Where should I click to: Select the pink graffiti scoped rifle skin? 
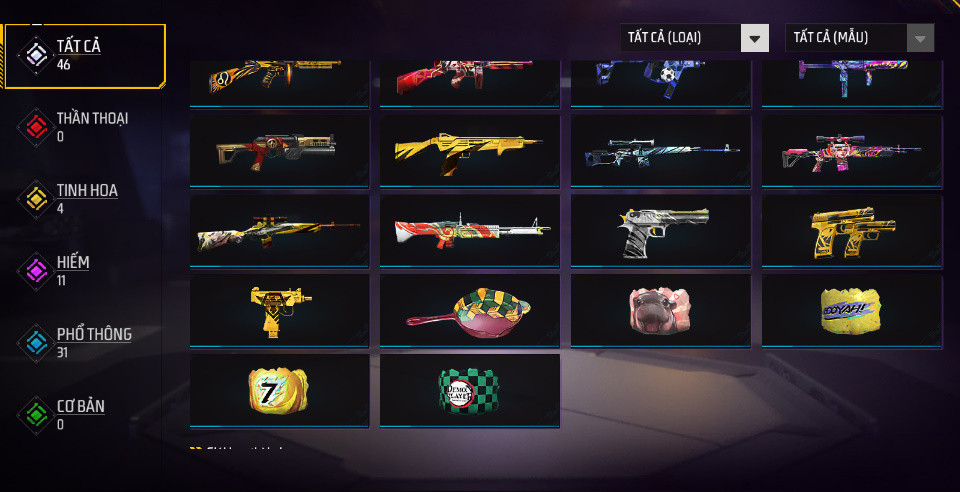[851, 150]
